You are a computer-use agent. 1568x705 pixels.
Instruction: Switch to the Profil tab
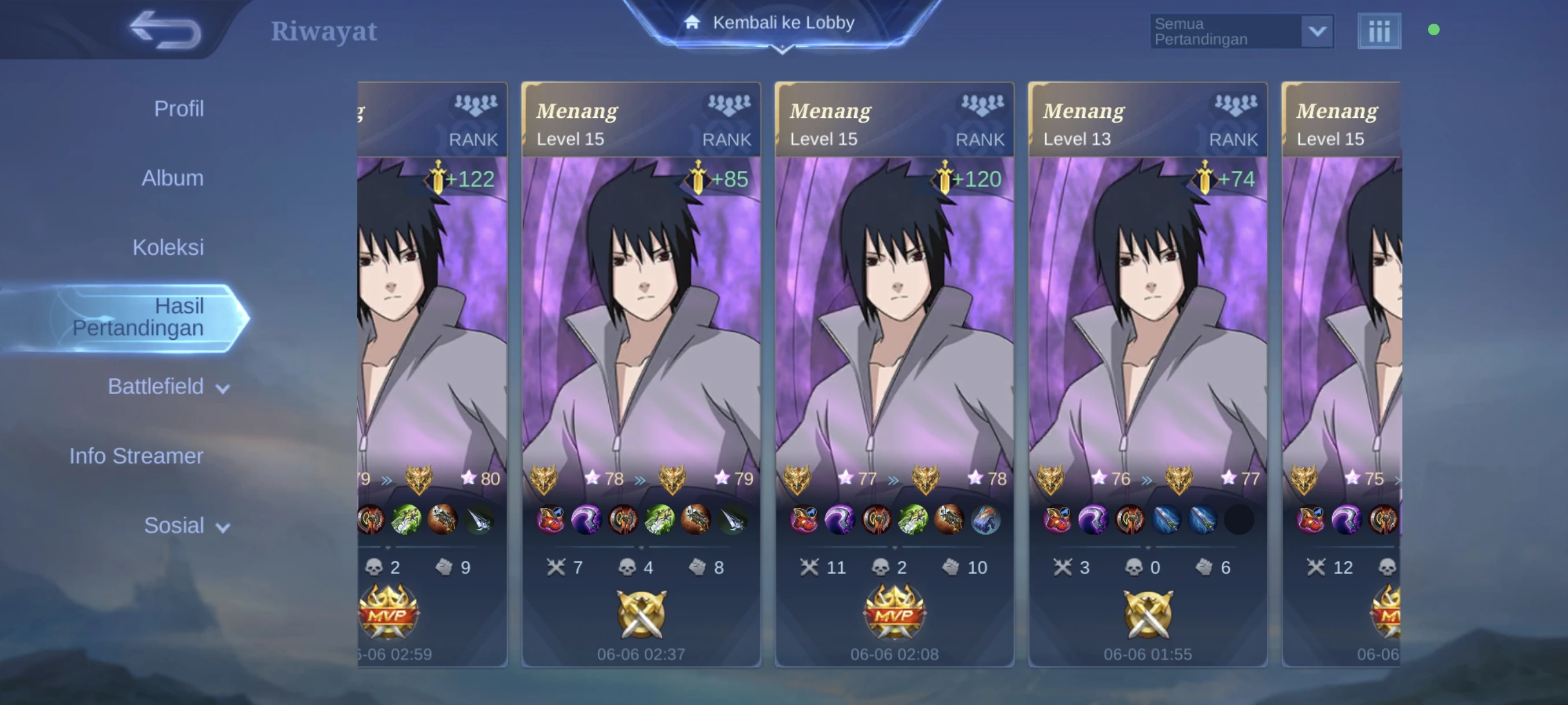point(178,109)
